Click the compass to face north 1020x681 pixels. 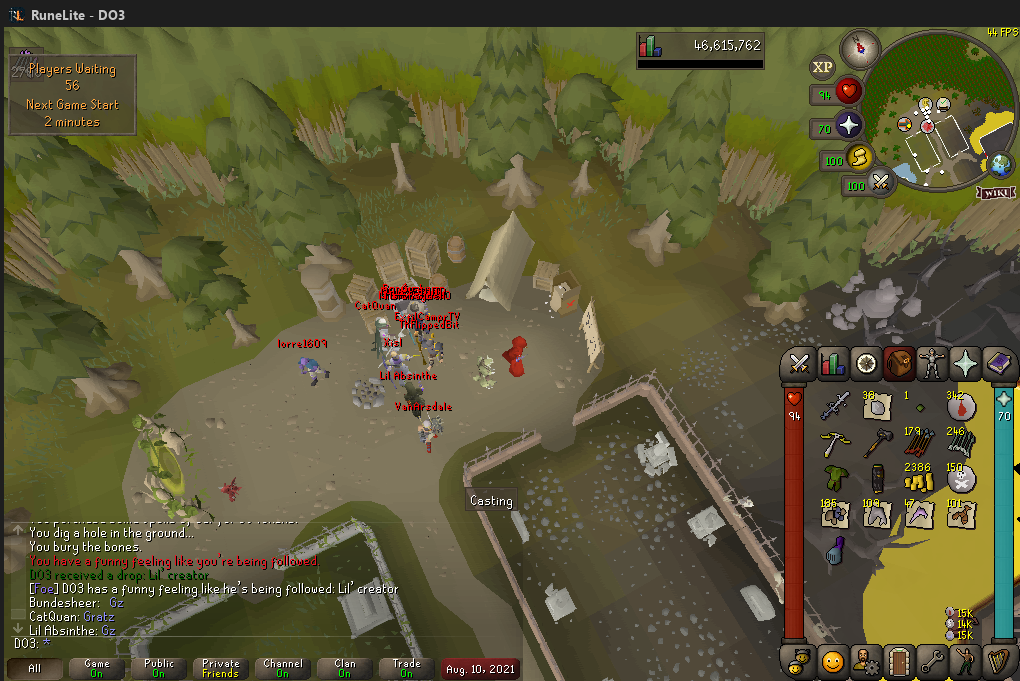[859, 46]
